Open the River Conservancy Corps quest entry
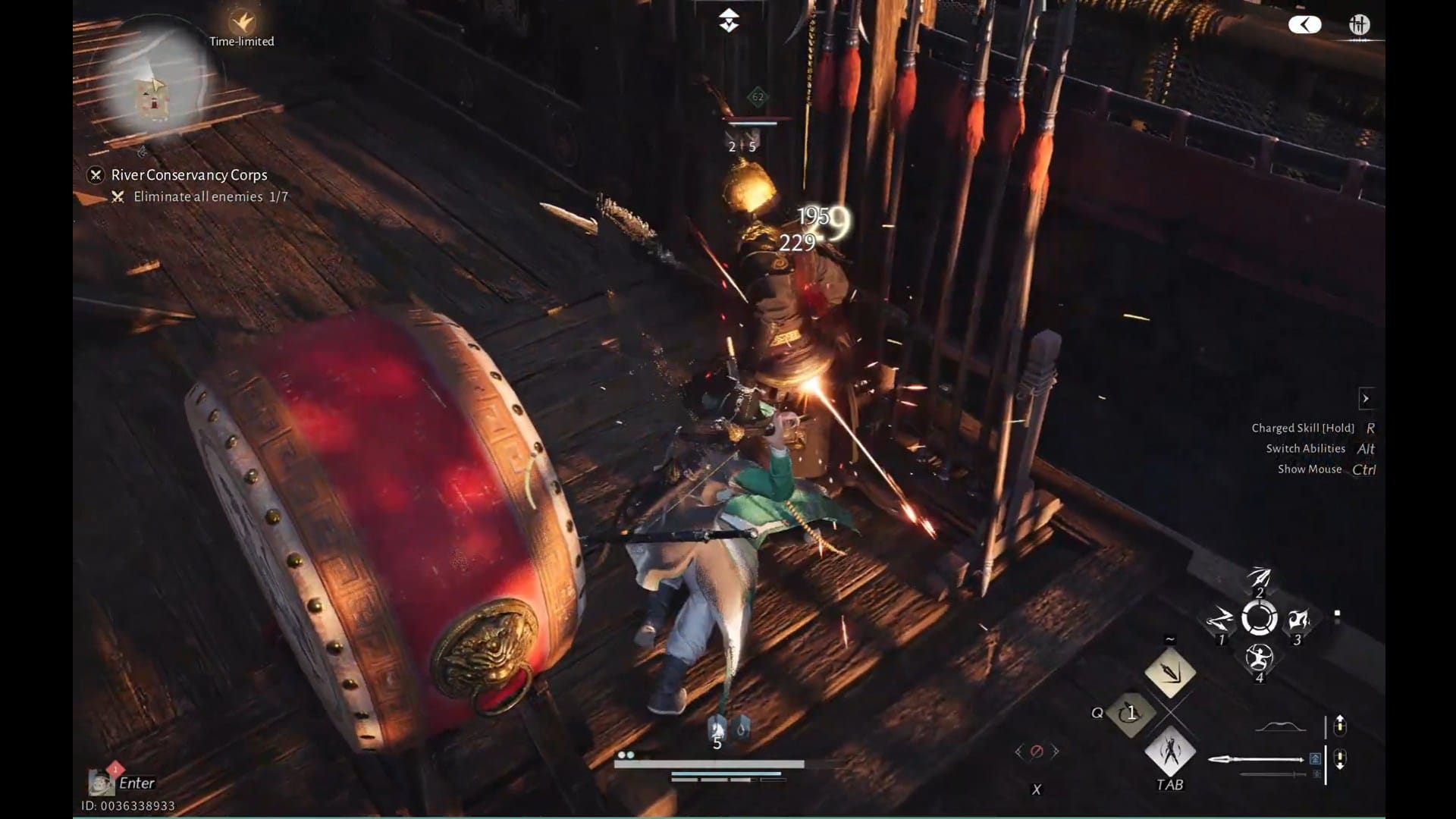 click(x=188, y=174)
